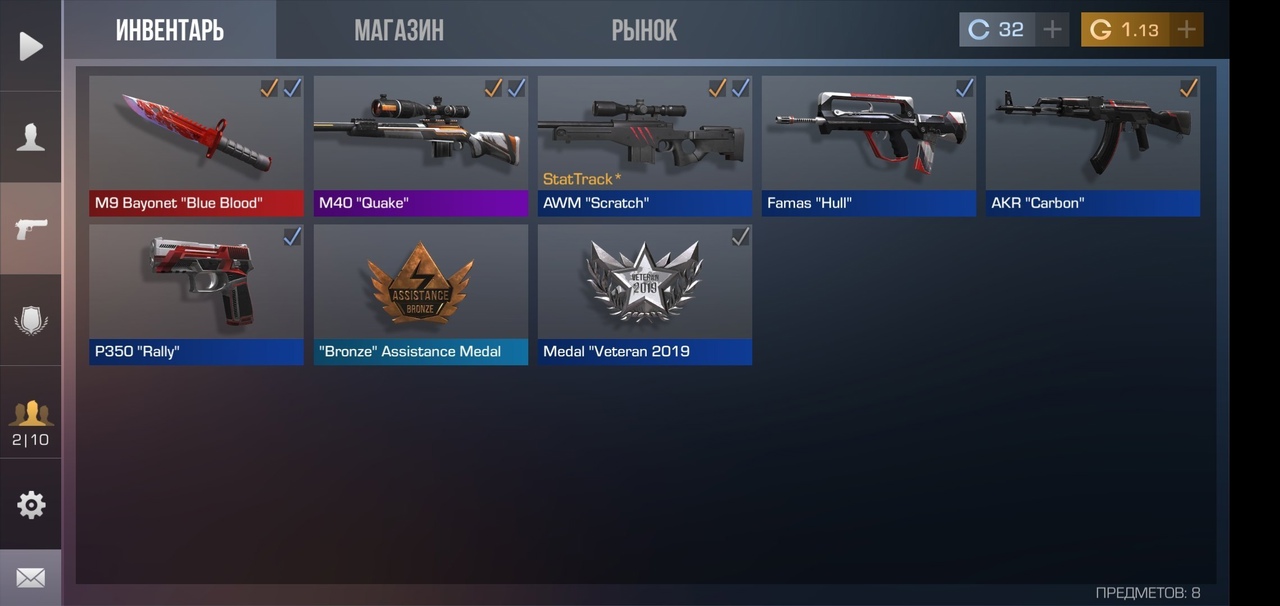
Task: Select the AWM "Scratch" StatTrack item
Action: [x=644, y=145]
